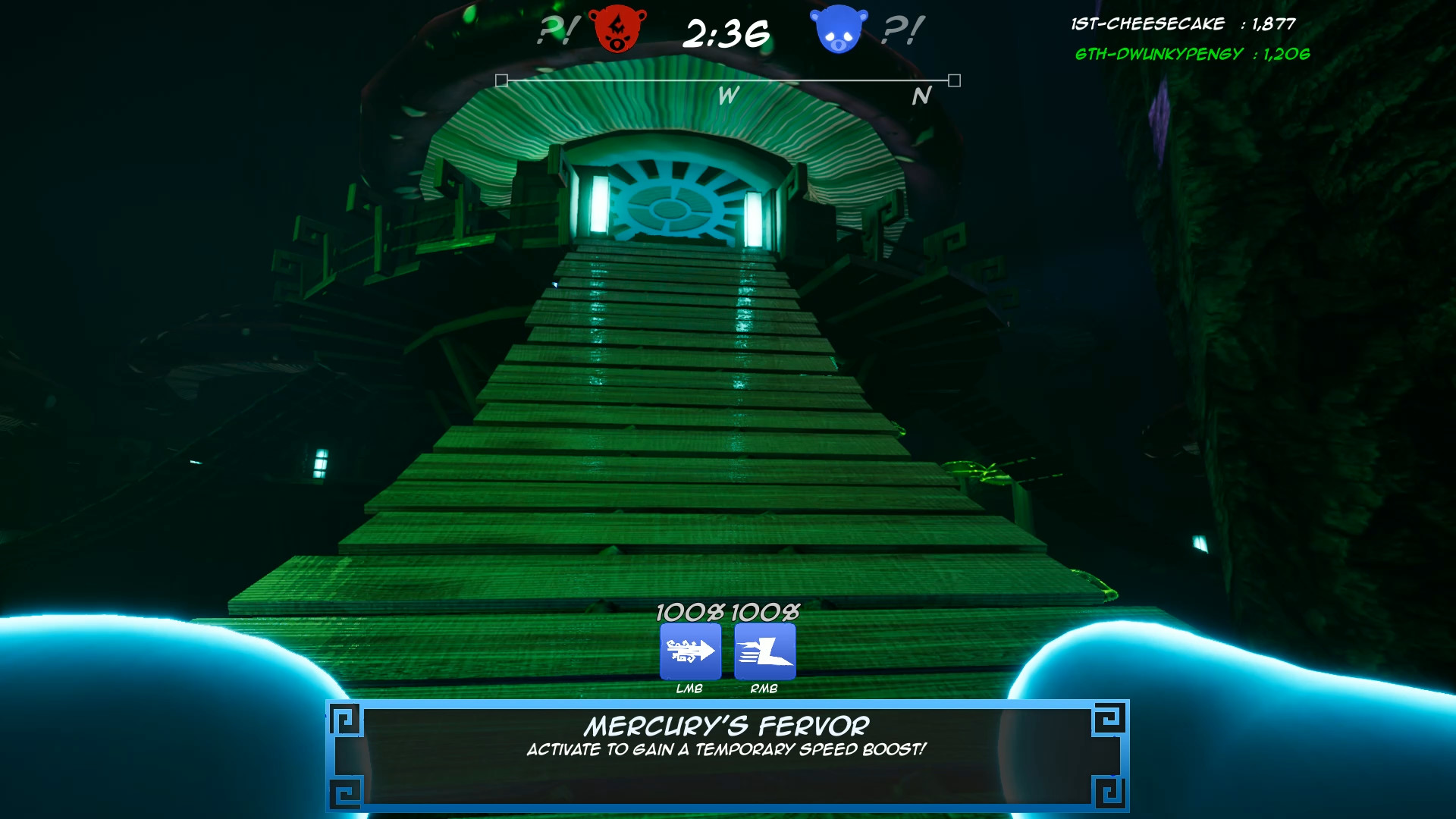Select the W compass heading
The width and height of the screenshot is (1456, 819).
(x=727, y=96)
